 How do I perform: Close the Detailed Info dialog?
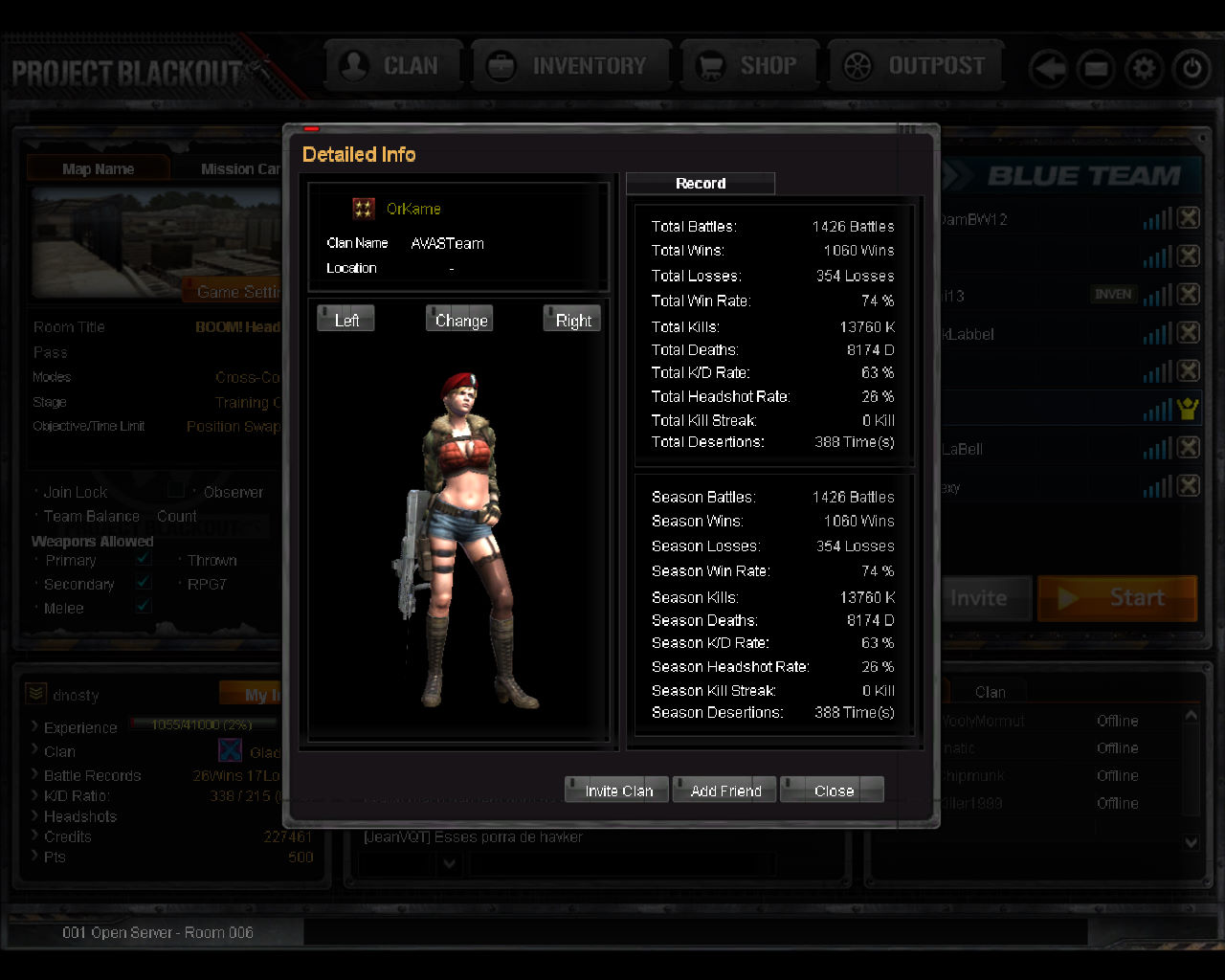[832, 790]
